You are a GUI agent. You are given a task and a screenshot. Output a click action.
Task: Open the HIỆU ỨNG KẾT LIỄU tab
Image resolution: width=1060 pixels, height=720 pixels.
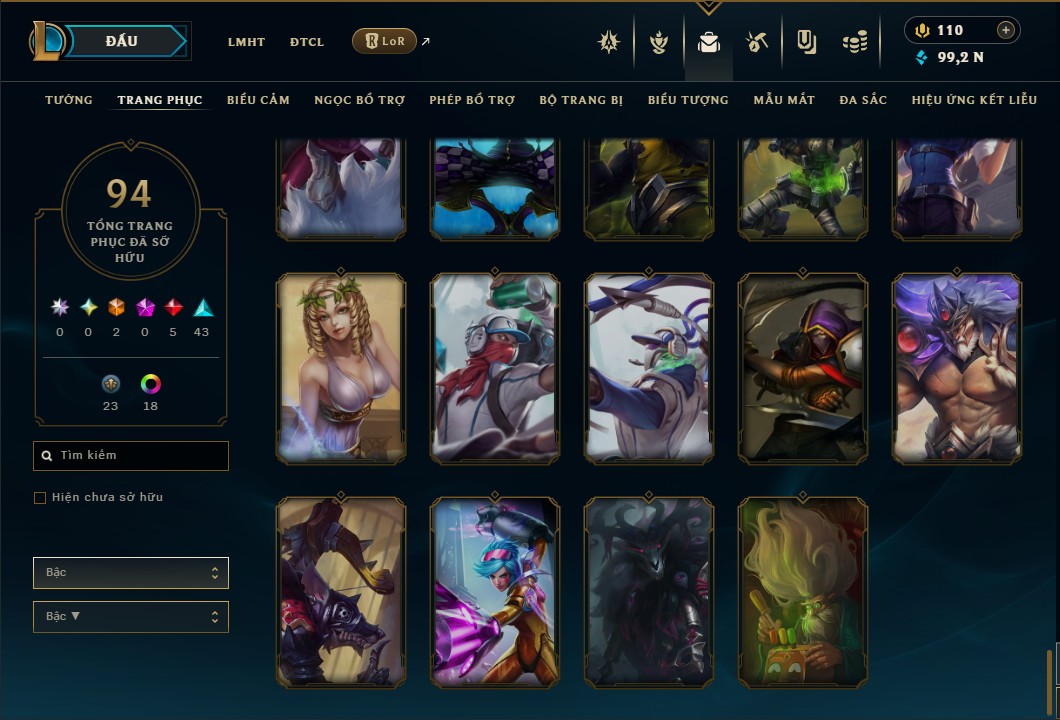pyautogui.click(x=974, y=100)
